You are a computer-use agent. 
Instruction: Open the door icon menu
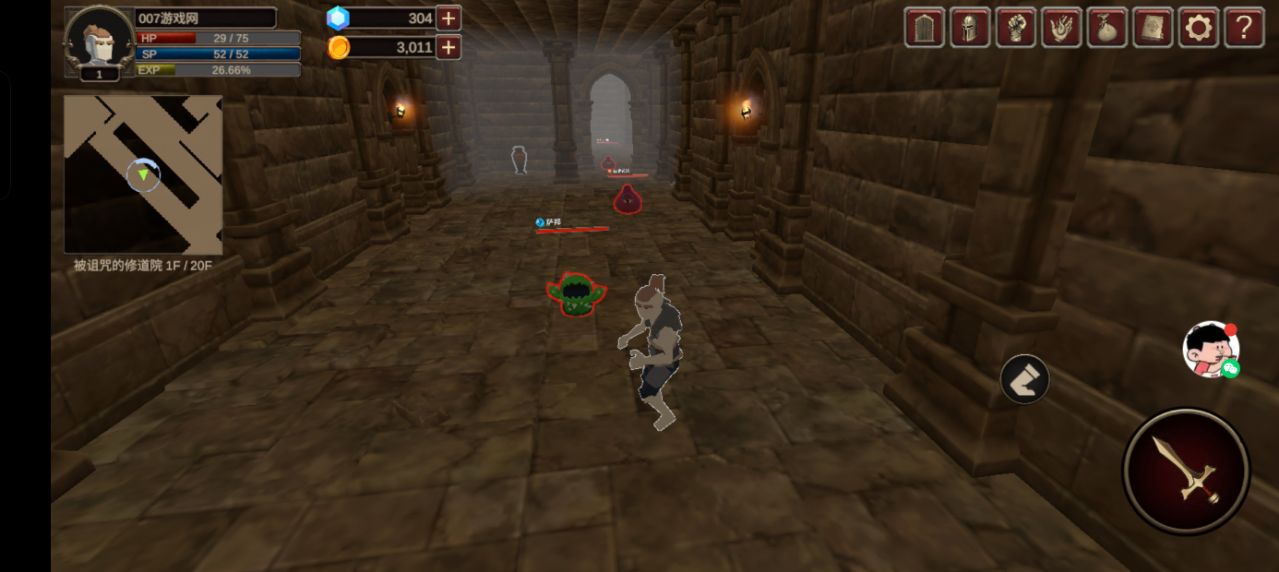tap(924, 27)
